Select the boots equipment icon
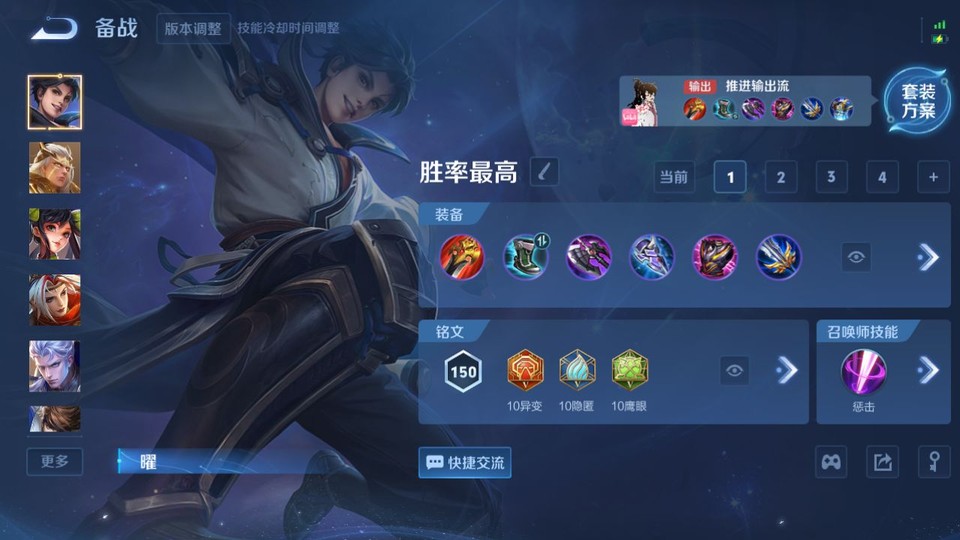Screen dimensions: 960x540 525,257
